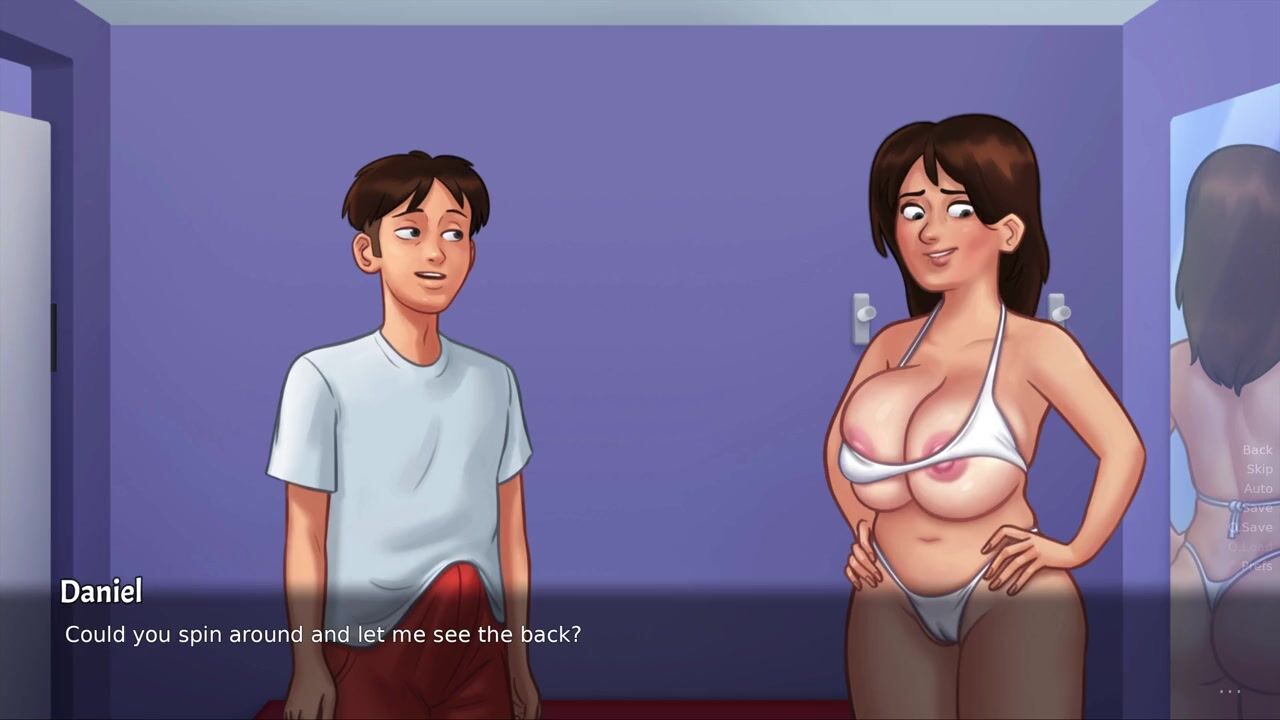Click the Q.Save quick save button

1253,527
